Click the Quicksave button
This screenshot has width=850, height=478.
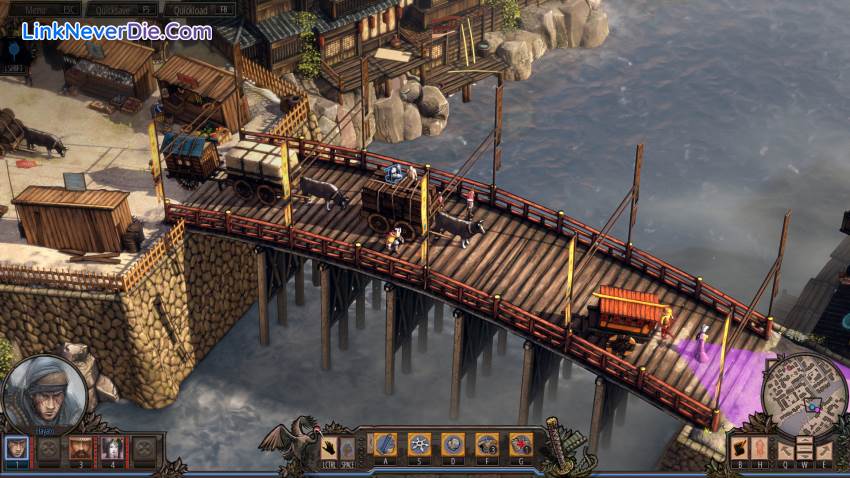coord(121,9)
